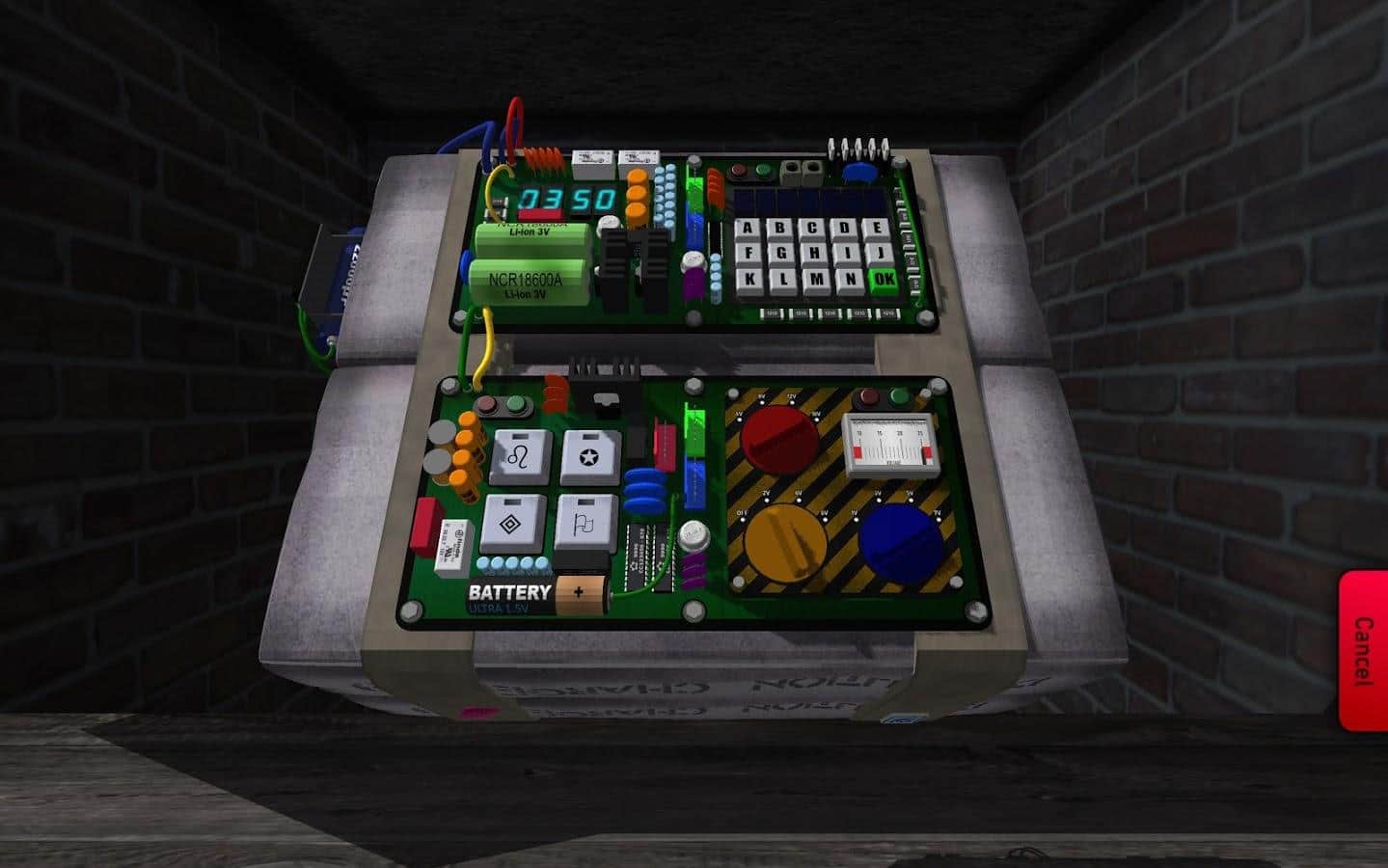Select the circled star symbol button
The height and width of the screenshot is (868, 1388).
click(589, 455)
